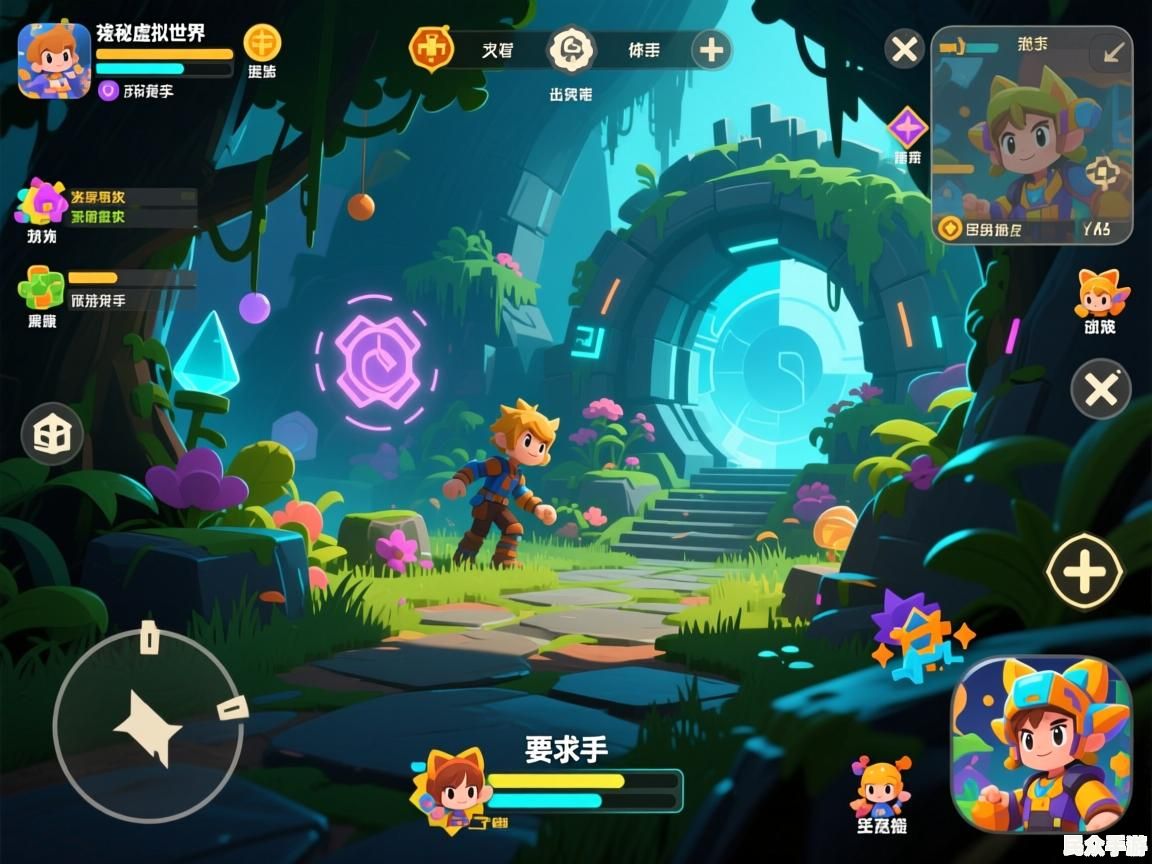The width and height of the screenshot is (1152, 864).
Task: Close the character panel with the X beside it
Action: point(905,49)
